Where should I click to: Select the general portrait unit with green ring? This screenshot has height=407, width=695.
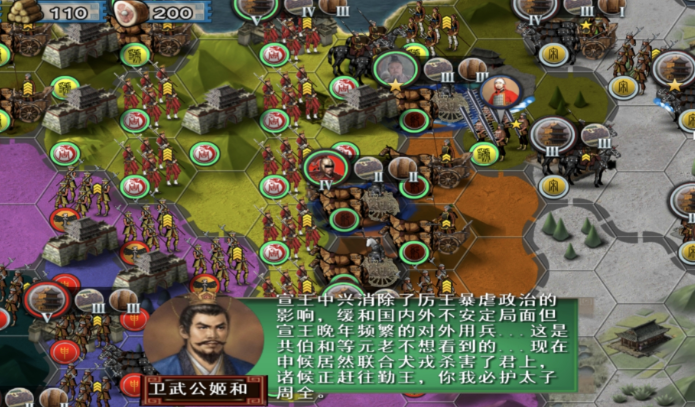pyautogui.click(x=396, y=70)
